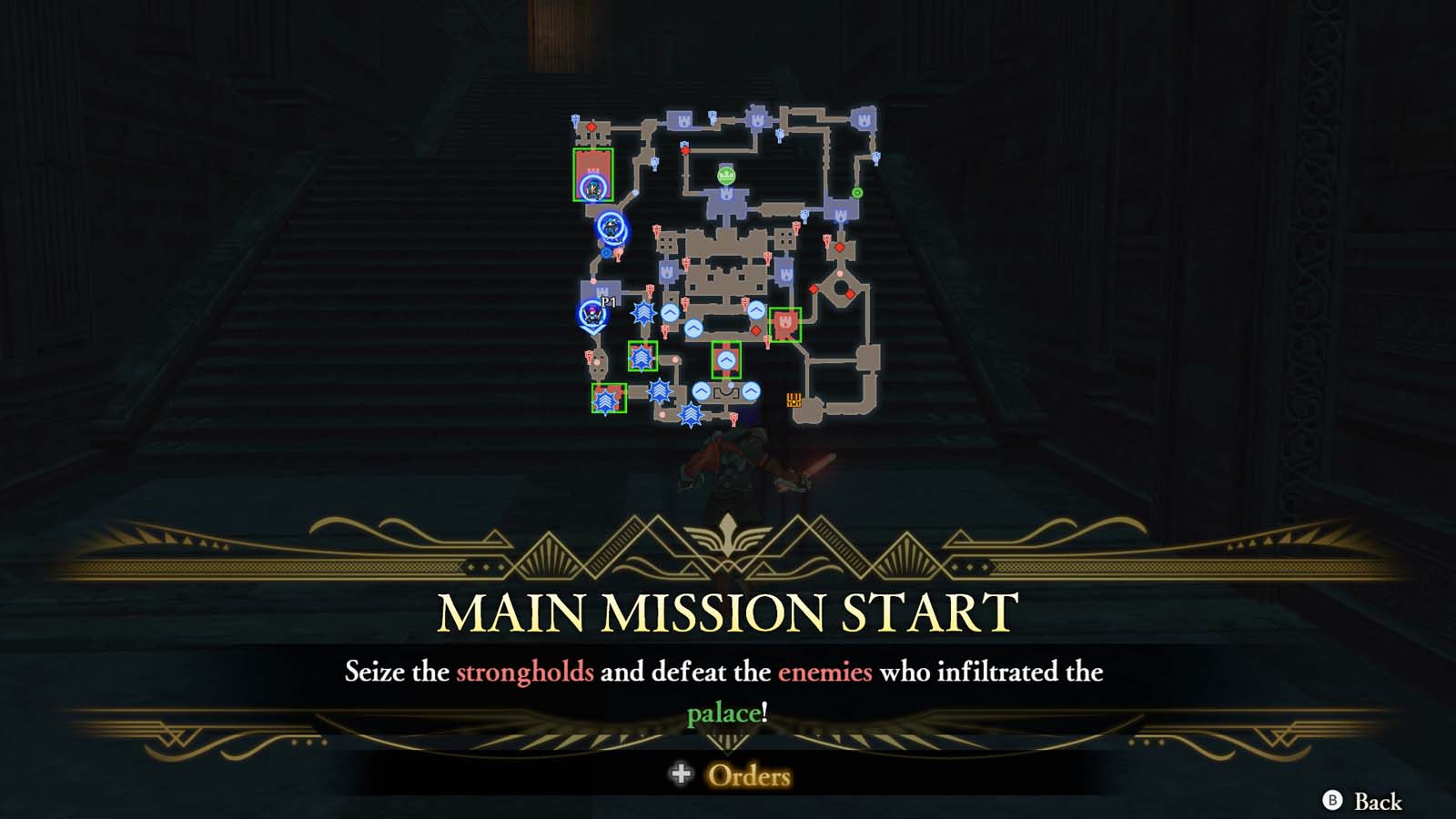1456x819 pixels.
Task: Click a blue starburst gate marker on the map
Action: pyautogui.click(x=642, y=313)
